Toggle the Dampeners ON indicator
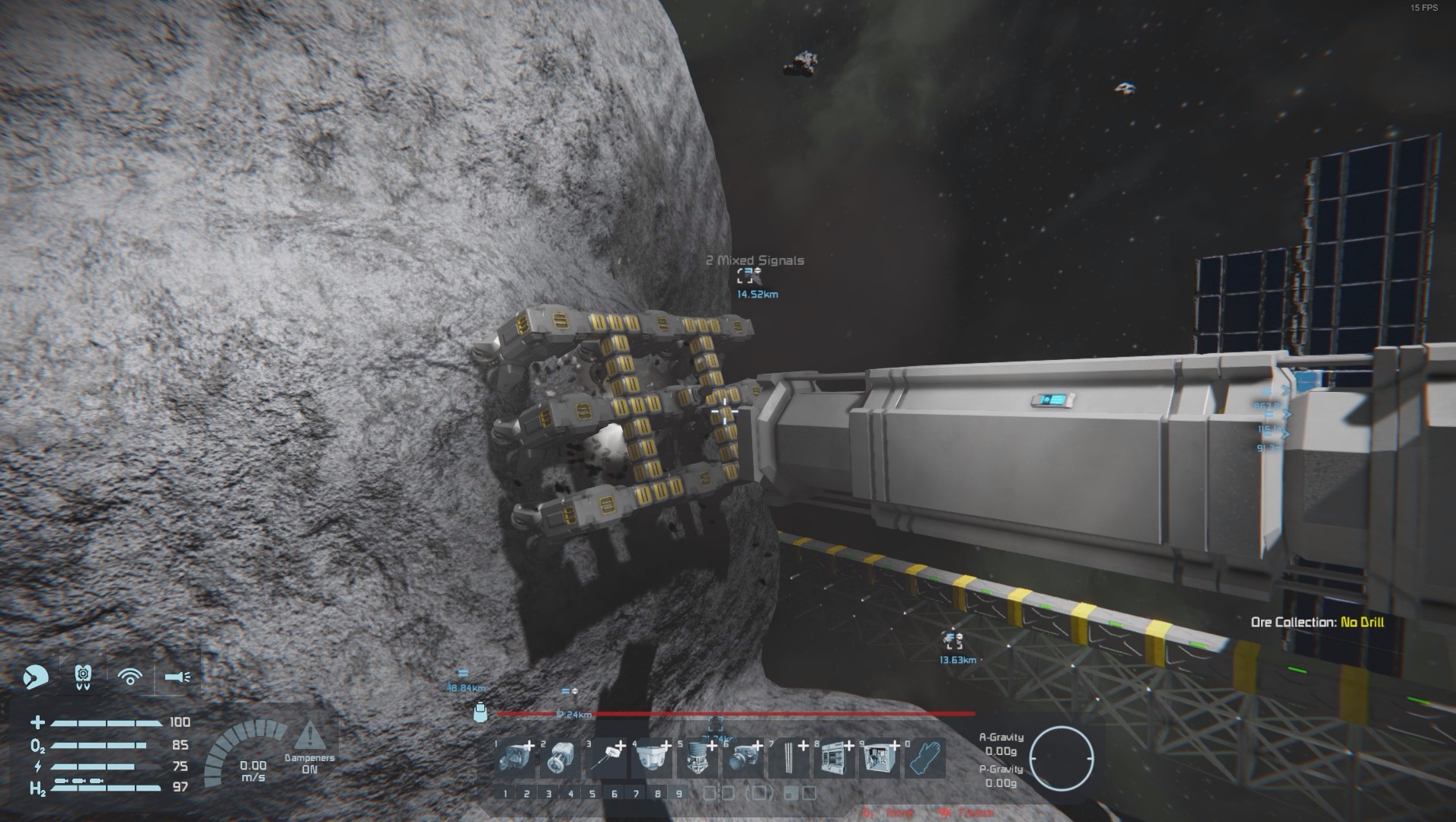Image resolution: width=1456 pixels, height=822 pixels. pos(309,746)
